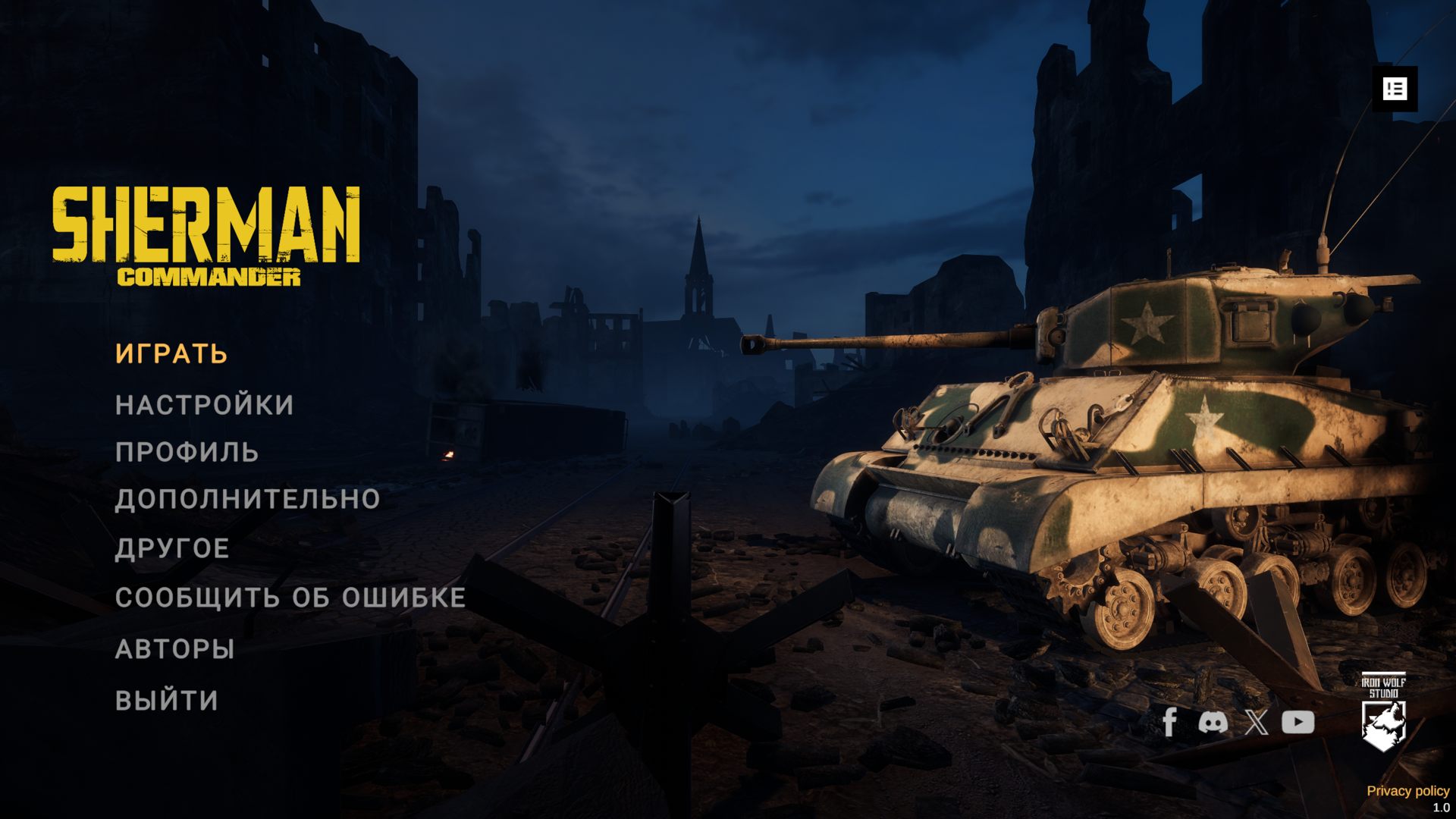Start the game with ИГРАТЬ
Image resolution: width=1456 pixels, height=819 pixels.
171,354
